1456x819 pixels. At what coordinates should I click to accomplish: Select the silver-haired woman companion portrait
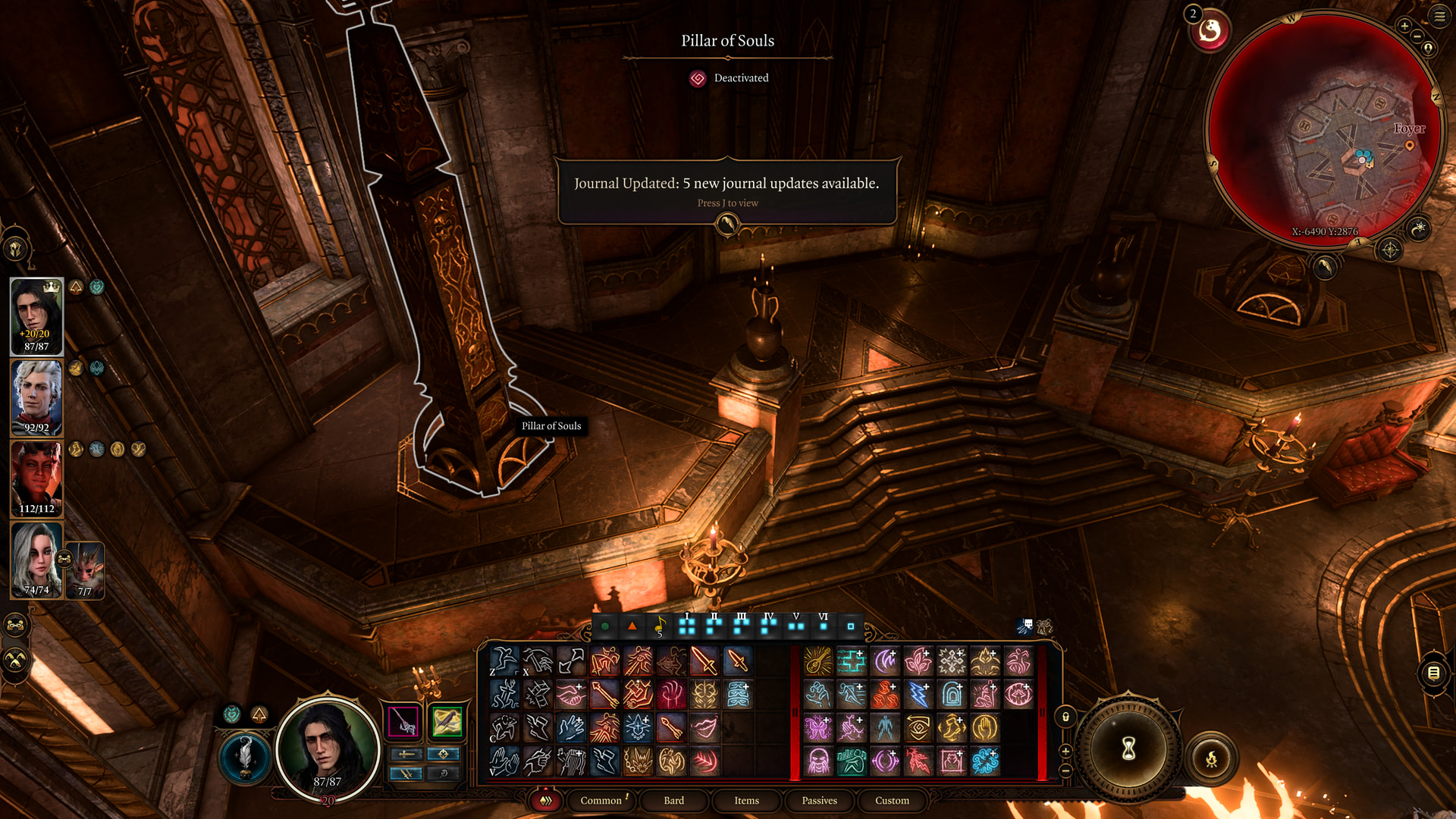tap(36, 560)
